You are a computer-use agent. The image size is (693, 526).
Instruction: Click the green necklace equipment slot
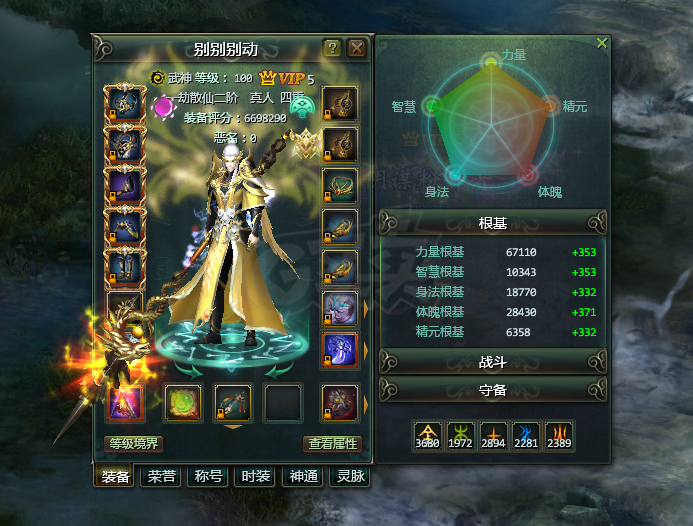click(x=340, y=185)
